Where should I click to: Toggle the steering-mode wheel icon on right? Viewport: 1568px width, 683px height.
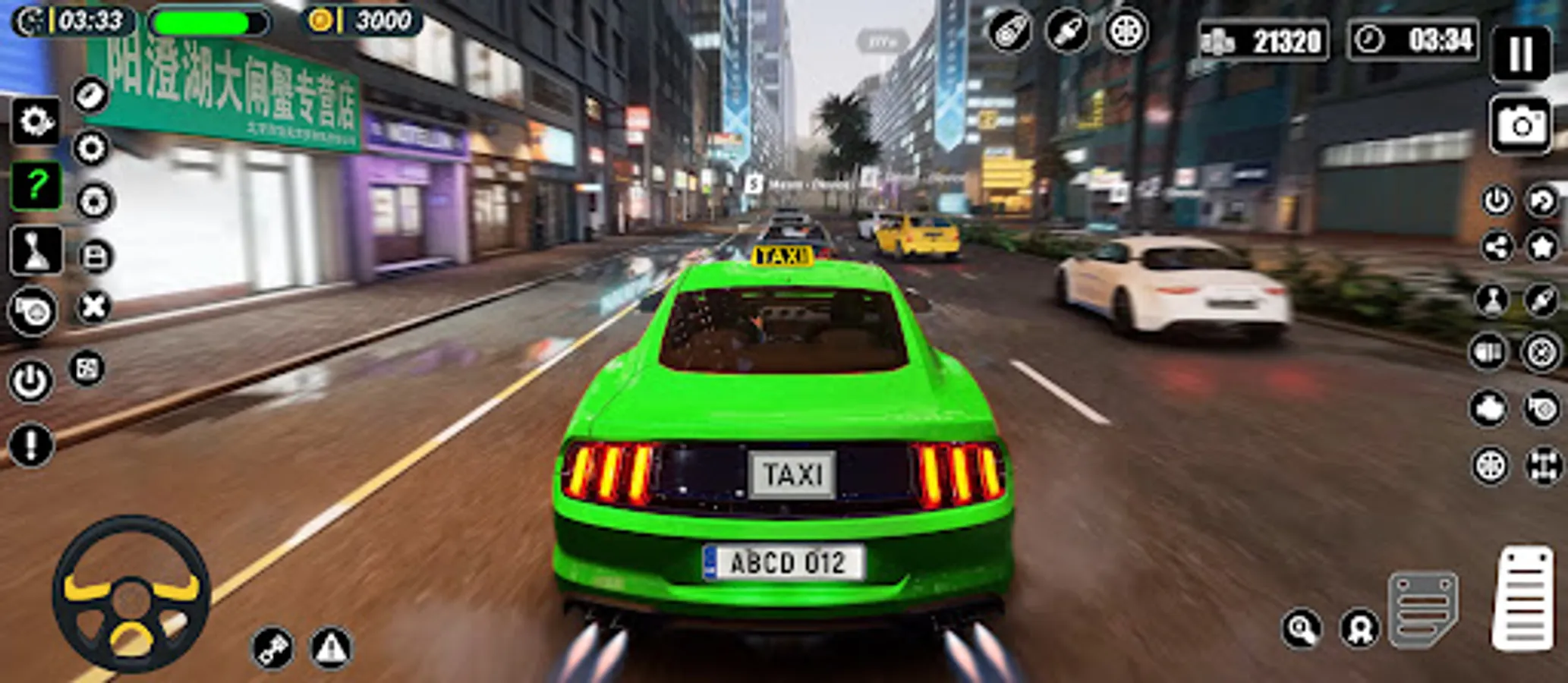pos(1488,465)
